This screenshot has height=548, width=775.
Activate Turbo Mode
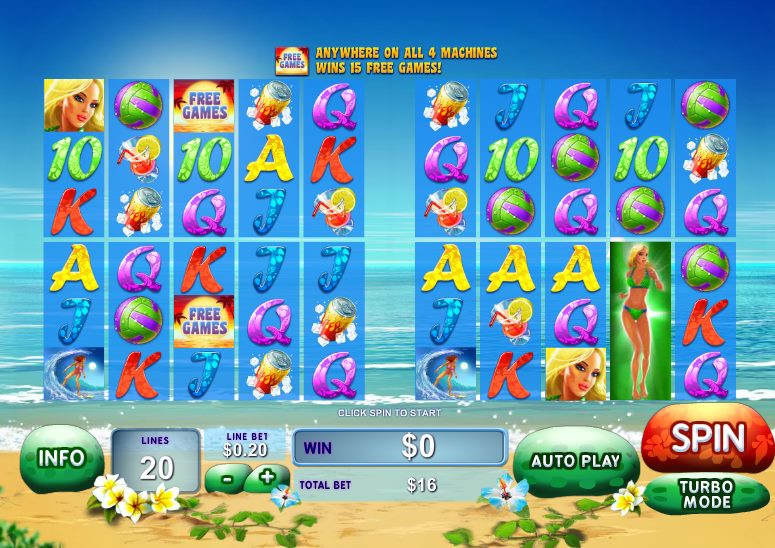click(x=707, y=493)
